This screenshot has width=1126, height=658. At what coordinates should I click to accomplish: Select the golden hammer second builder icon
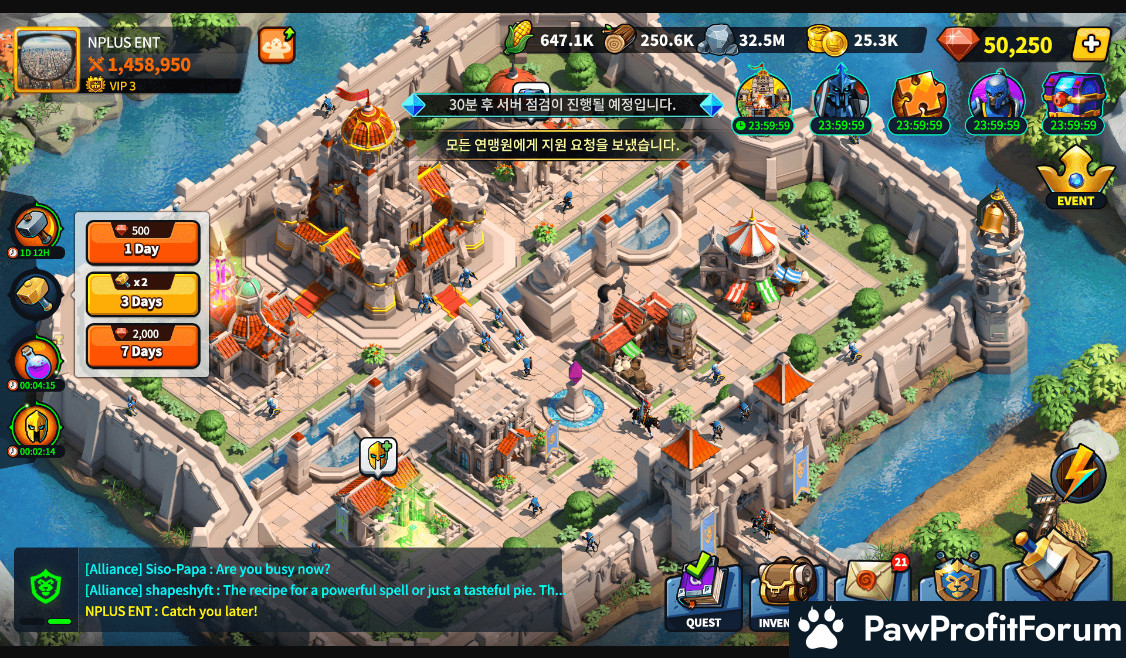37,294
